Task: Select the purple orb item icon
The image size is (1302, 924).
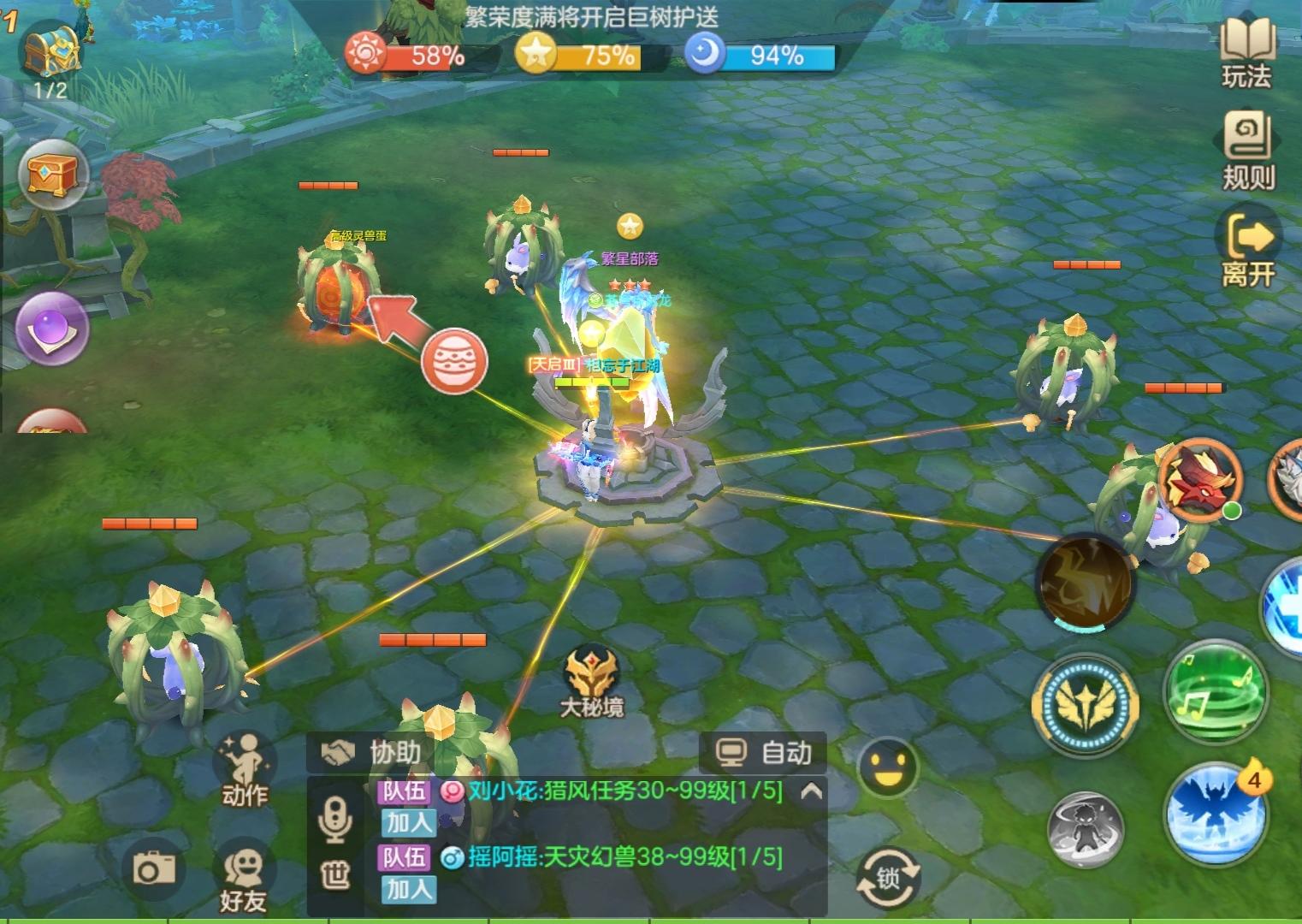Action: click(x=53, y=325)
